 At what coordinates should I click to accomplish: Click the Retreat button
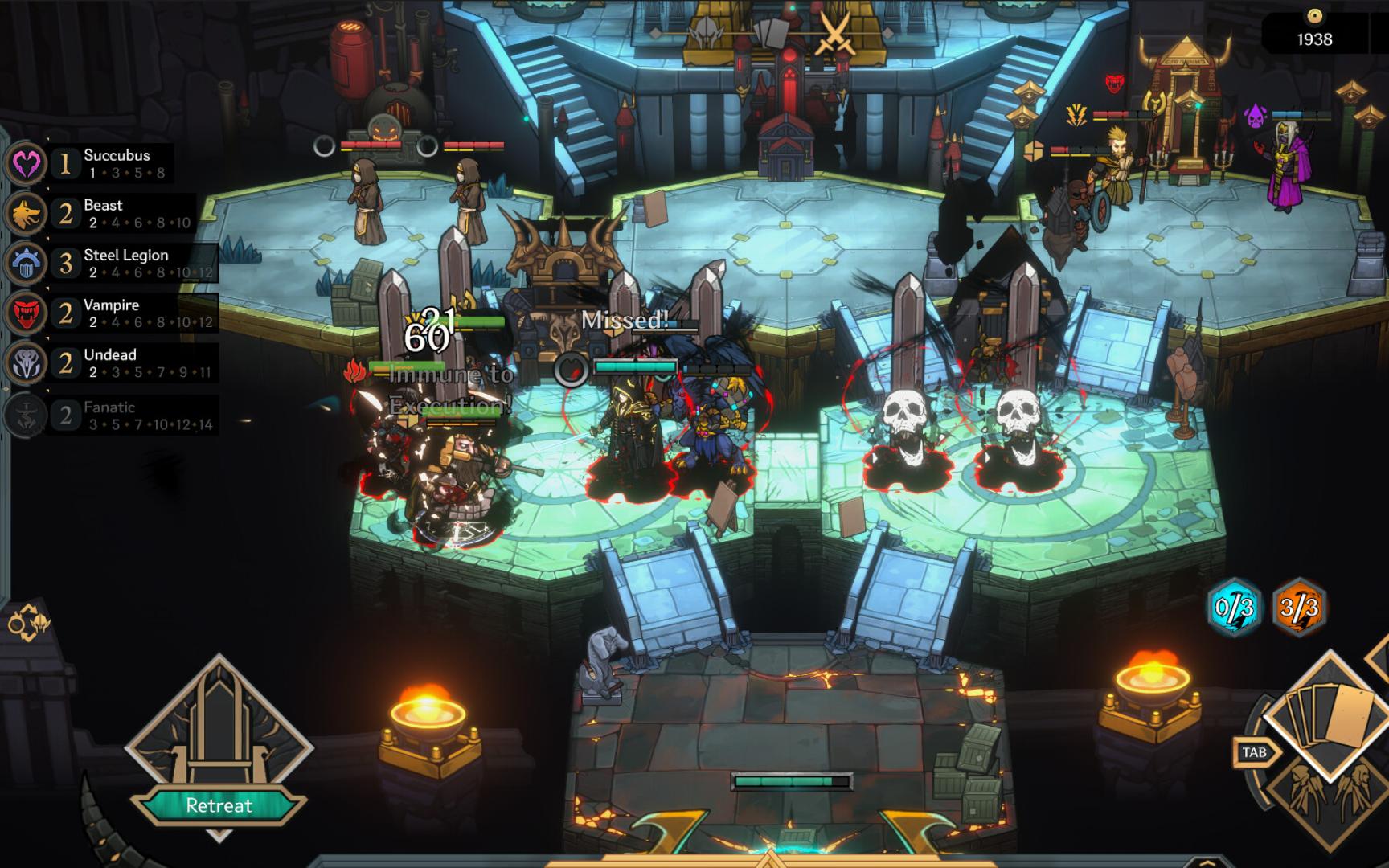[x=219, y=805]
